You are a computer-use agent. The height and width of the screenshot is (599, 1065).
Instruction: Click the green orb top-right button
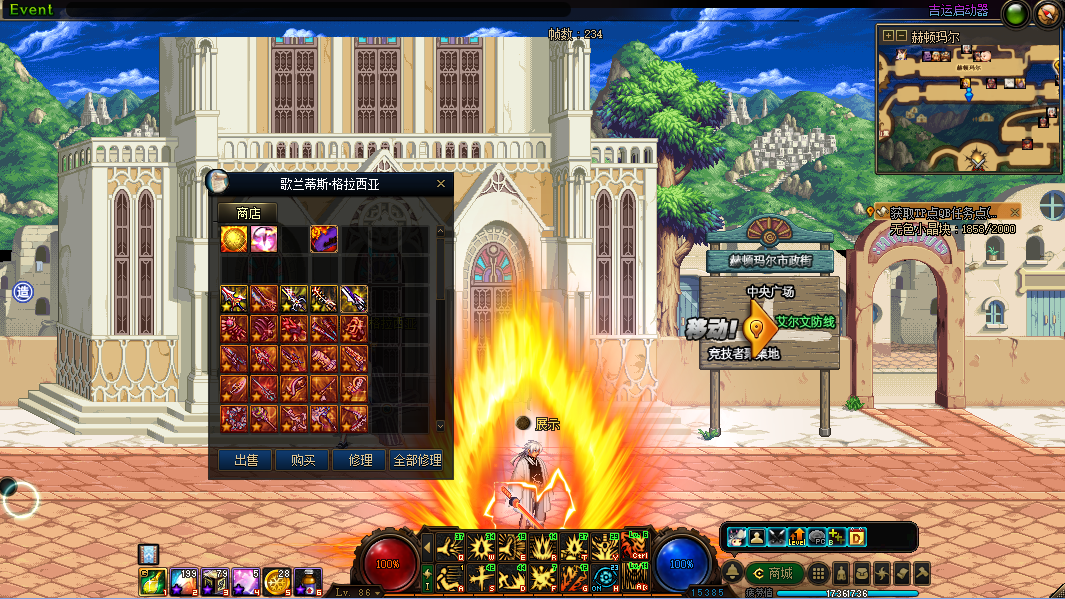click(1016, 14)
